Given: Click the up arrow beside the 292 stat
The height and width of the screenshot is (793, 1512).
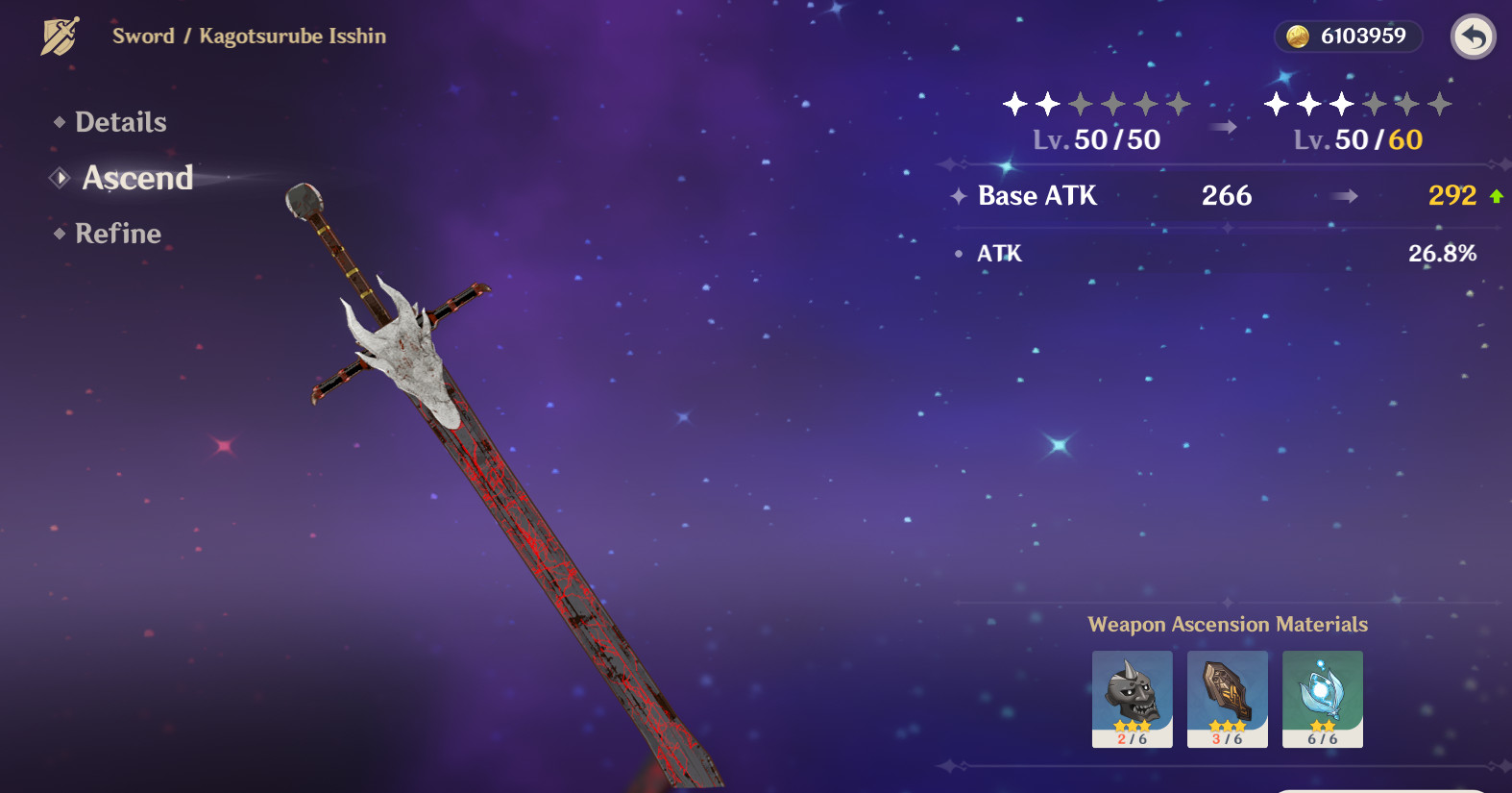Looking at the screenshot, I should click(1497, 195).
